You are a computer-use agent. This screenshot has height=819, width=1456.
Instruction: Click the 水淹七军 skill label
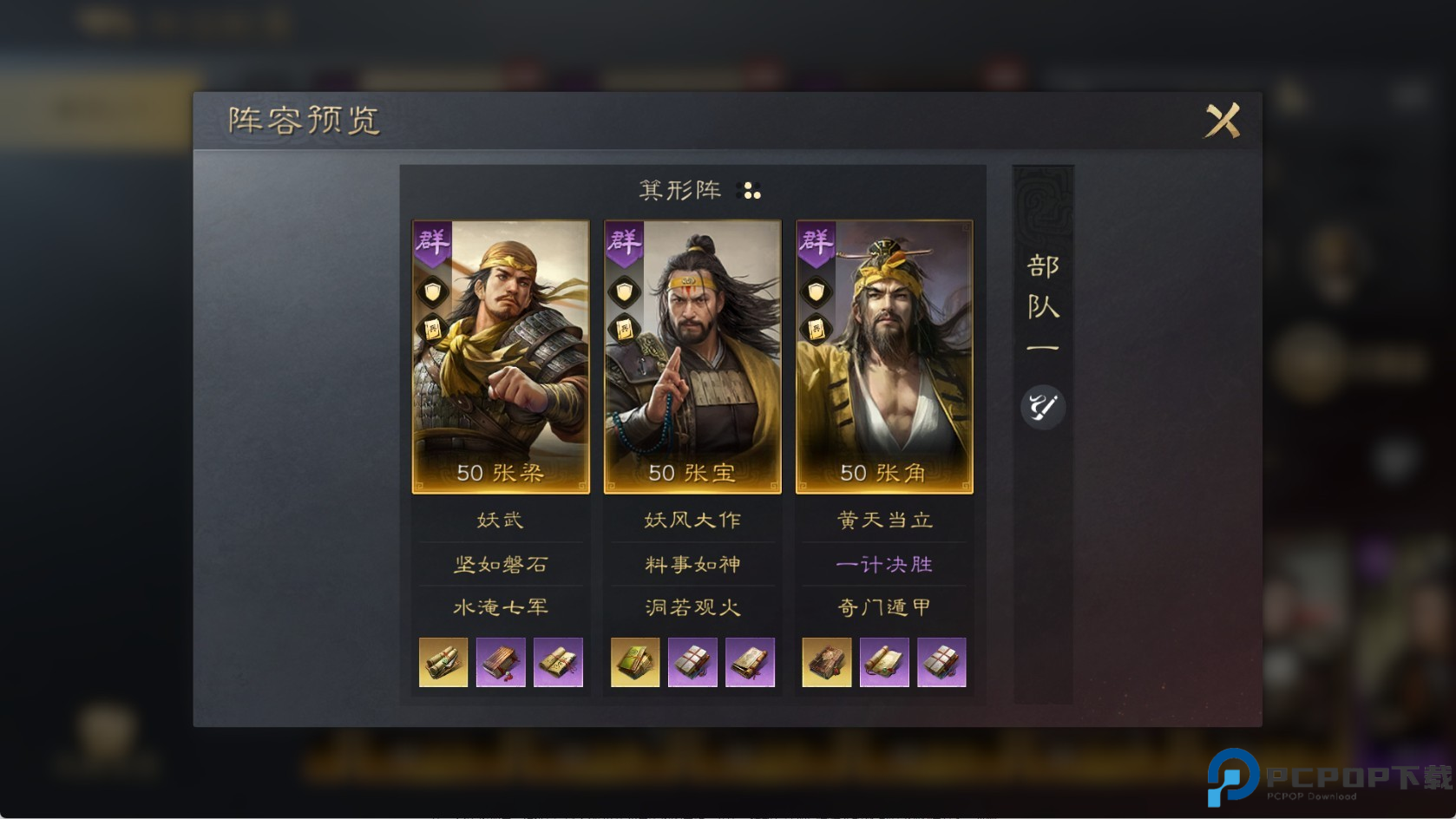click(501, 608)
